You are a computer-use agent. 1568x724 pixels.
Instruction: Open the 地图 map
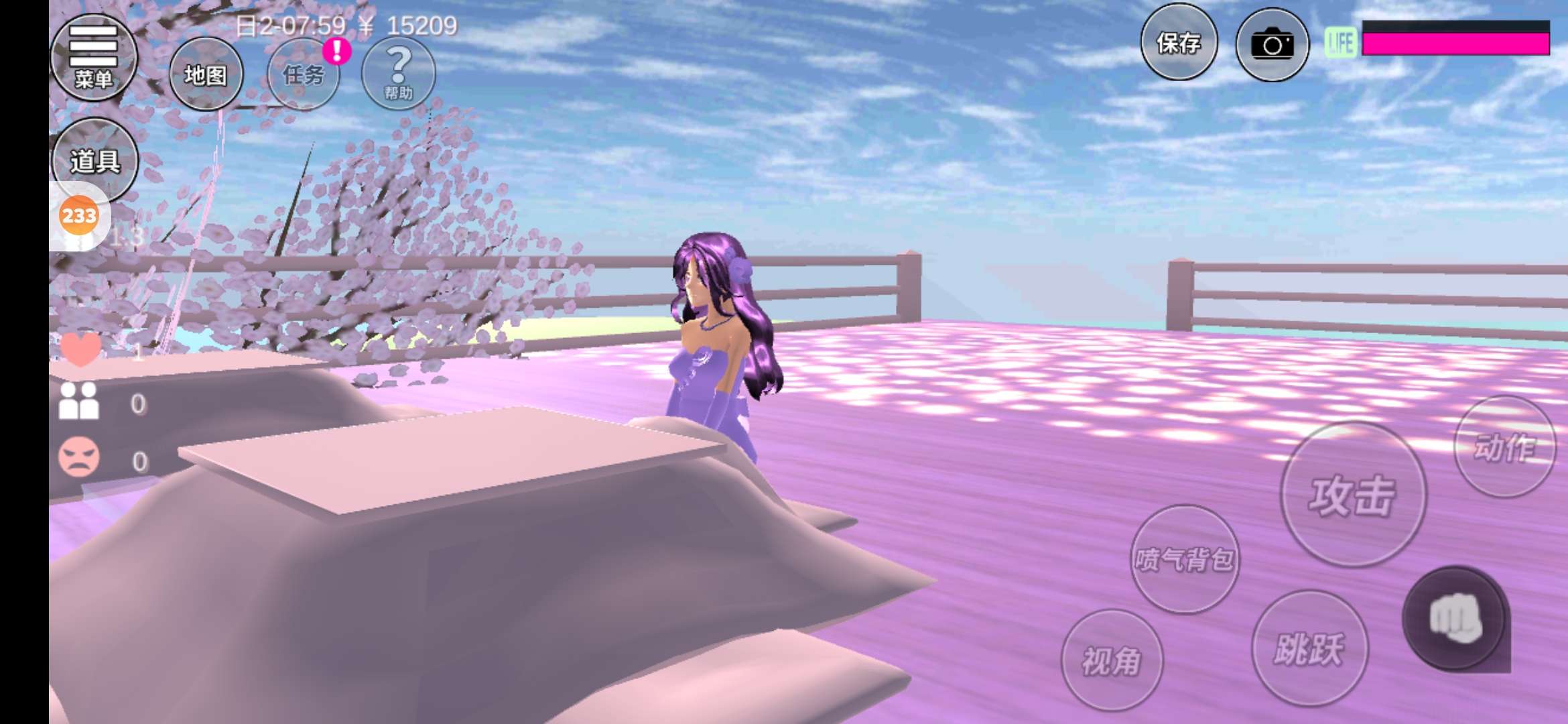(x=206, y=74)
